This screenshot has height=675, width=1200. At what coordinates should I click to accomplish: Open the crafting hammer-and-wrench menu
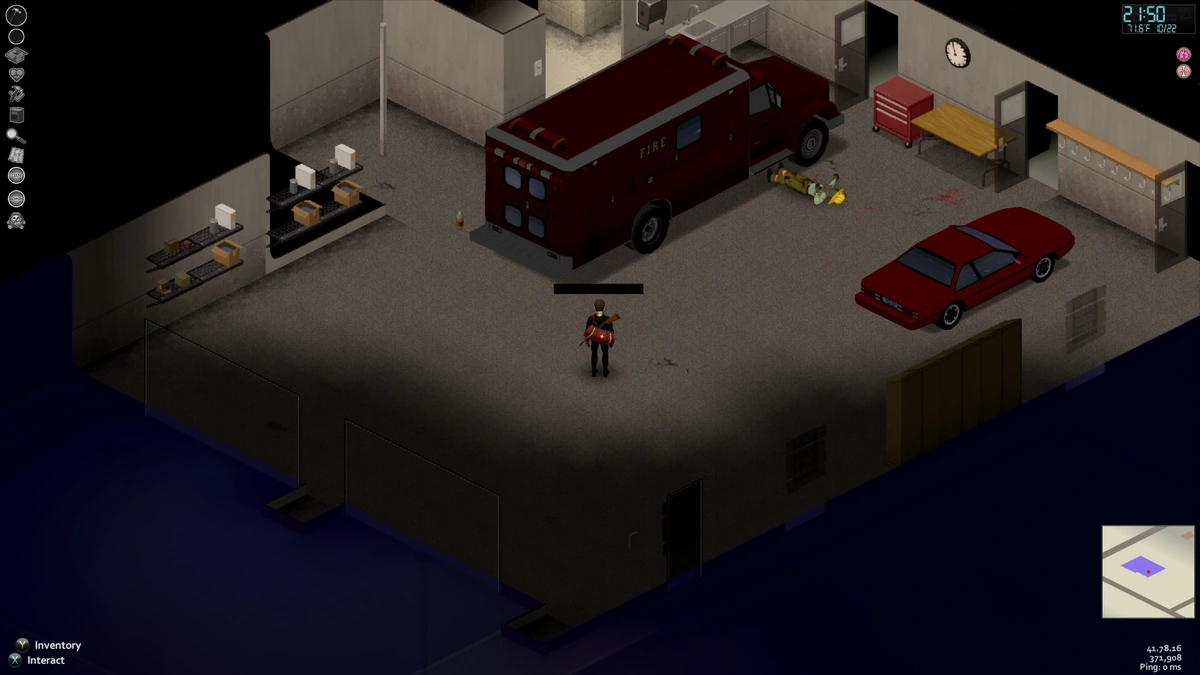coord(16,94)
